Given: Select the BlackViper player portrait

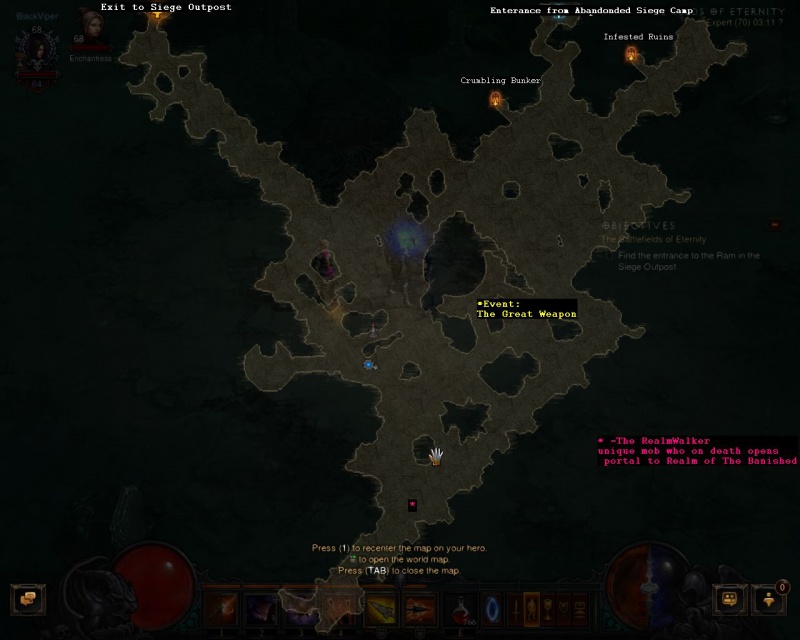Looking at the screenshot, I should pyautogui.click(x=37, y=48).
